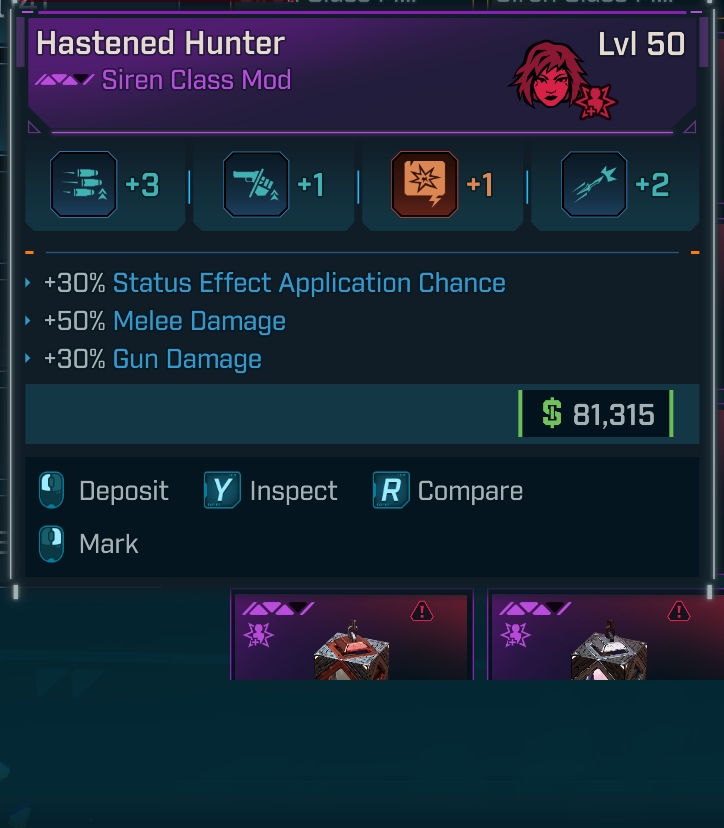Screen dimensions: 724x828
Task: Click the pistol skill bonus icon
Action: (x=256, y=185)
